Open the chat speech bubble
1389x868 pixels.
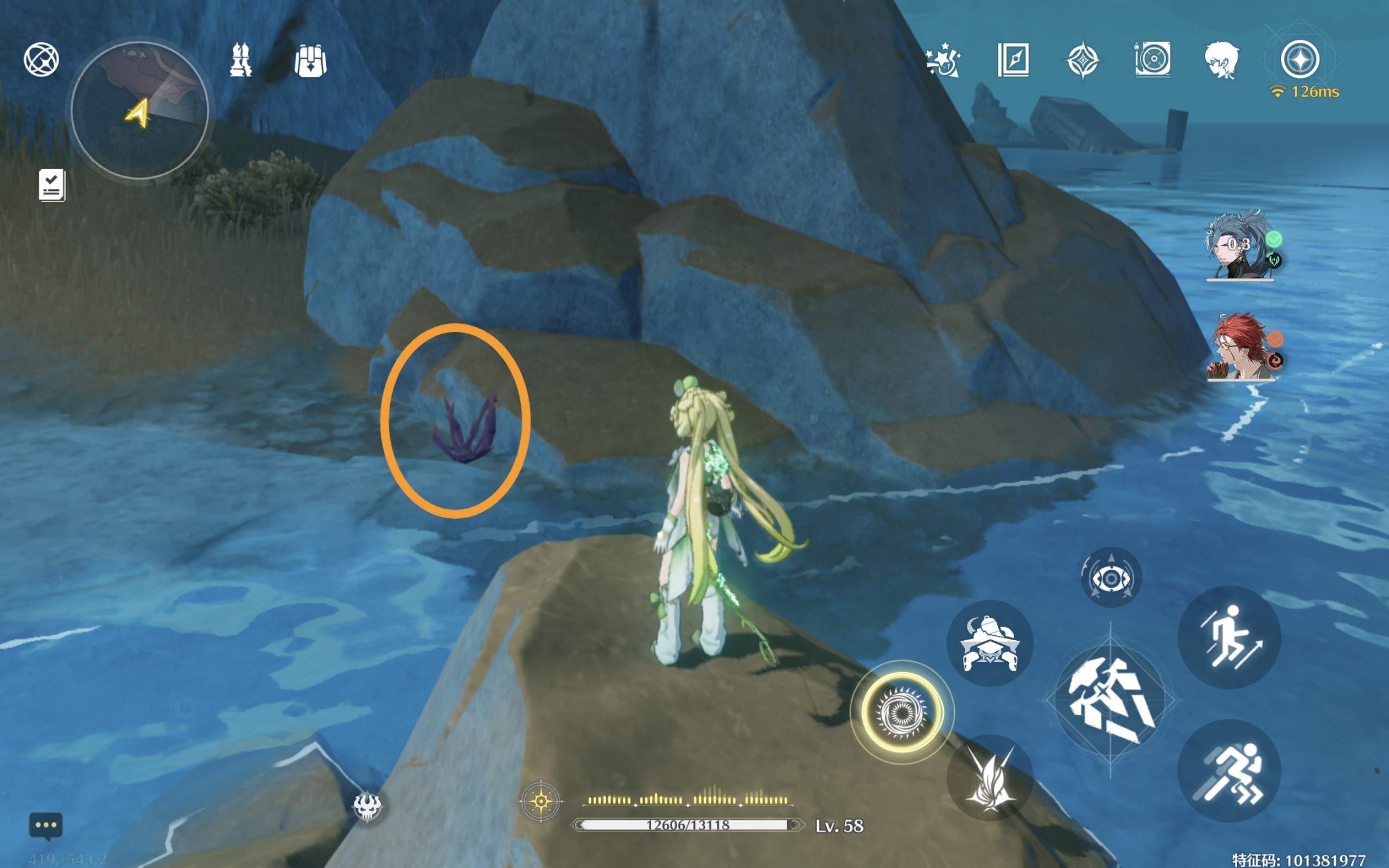coord(46,826)
